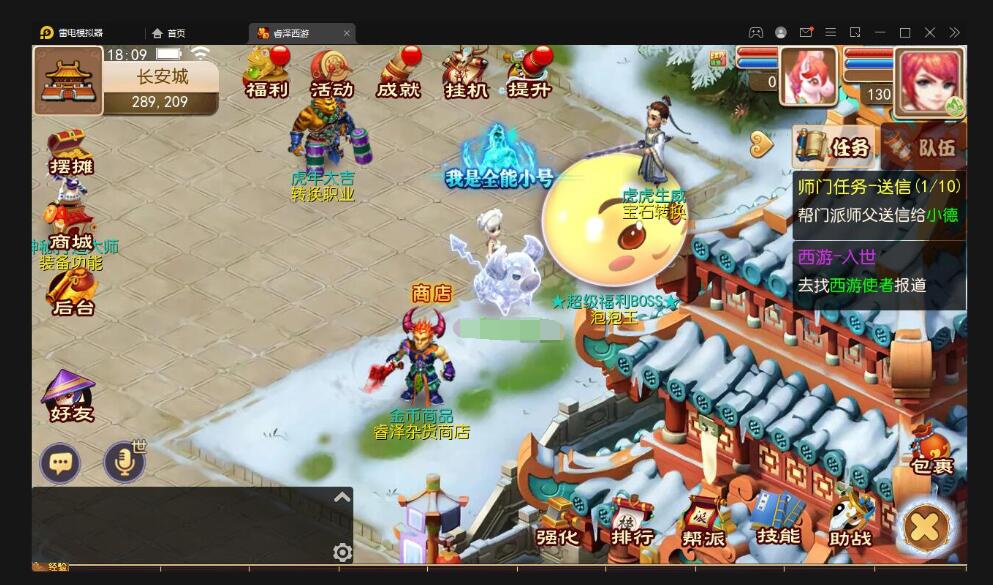Image resolution: width=993 pixels, height=585 pixels.
Task: Close the bottom menu with the X button
Action: coord(925,527)
